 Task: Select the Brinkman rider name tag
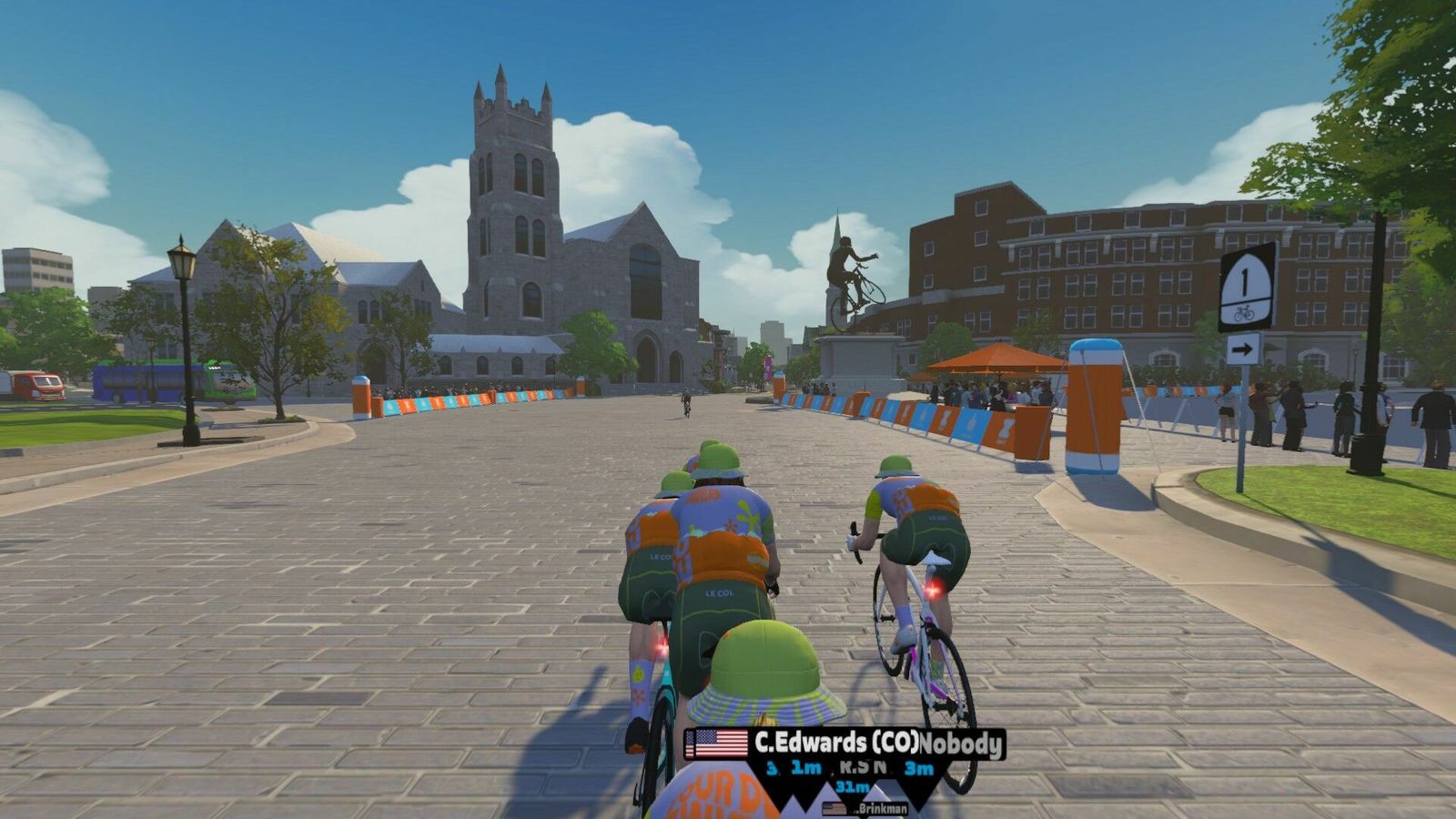tap(865, 808)
